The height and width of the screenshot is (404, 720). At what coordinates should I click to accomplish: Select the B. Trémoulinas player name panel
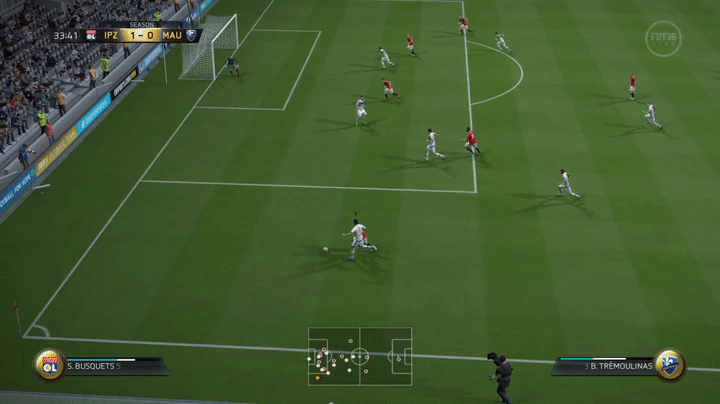click(606, 366)
